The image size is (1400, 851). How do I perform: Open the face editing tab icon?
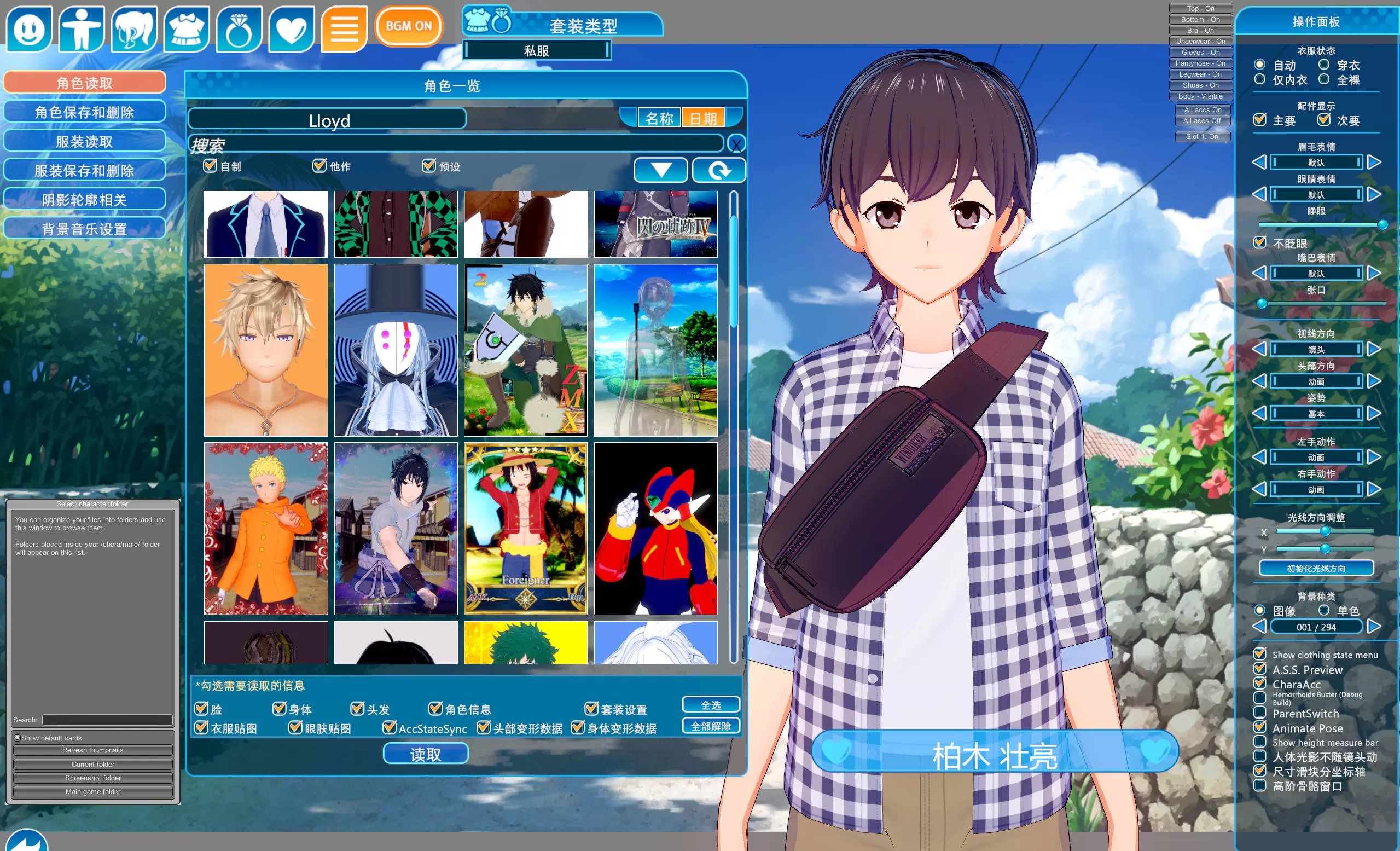pyautogui.click(x=29, y=28)
